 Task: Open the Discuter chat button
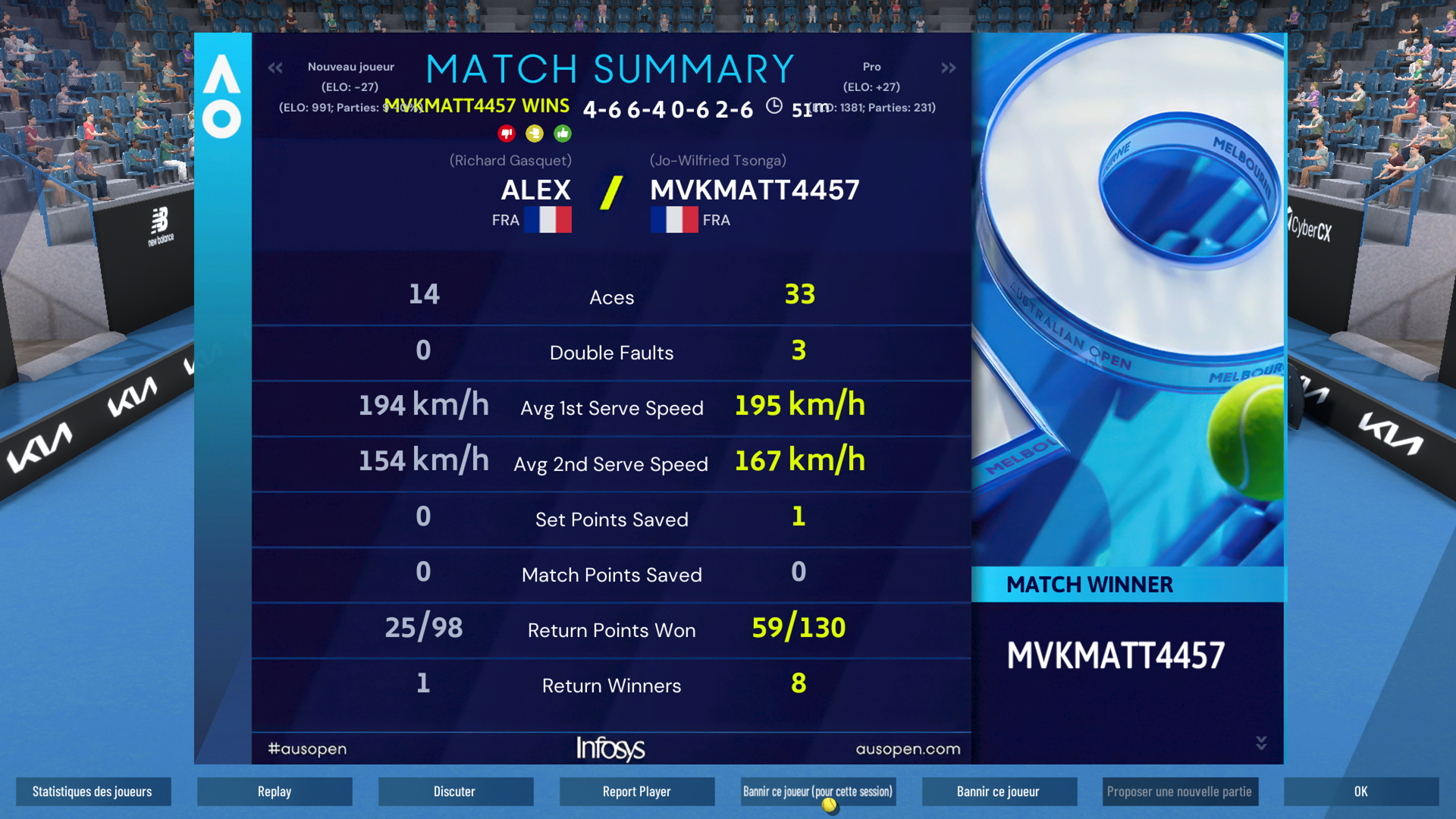tap(455, 792)
